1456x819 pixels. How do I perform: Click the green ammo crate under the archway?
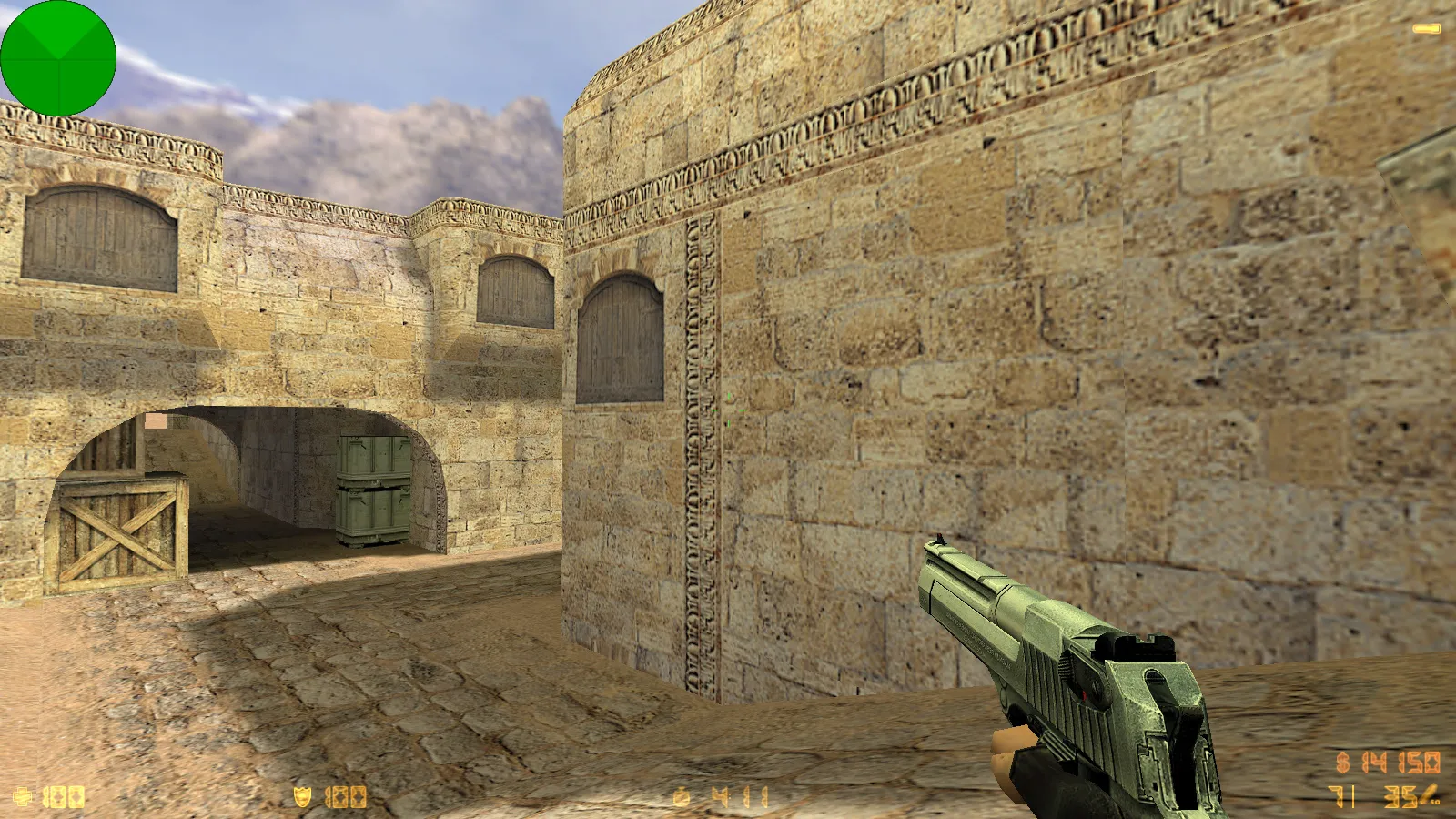373,491
